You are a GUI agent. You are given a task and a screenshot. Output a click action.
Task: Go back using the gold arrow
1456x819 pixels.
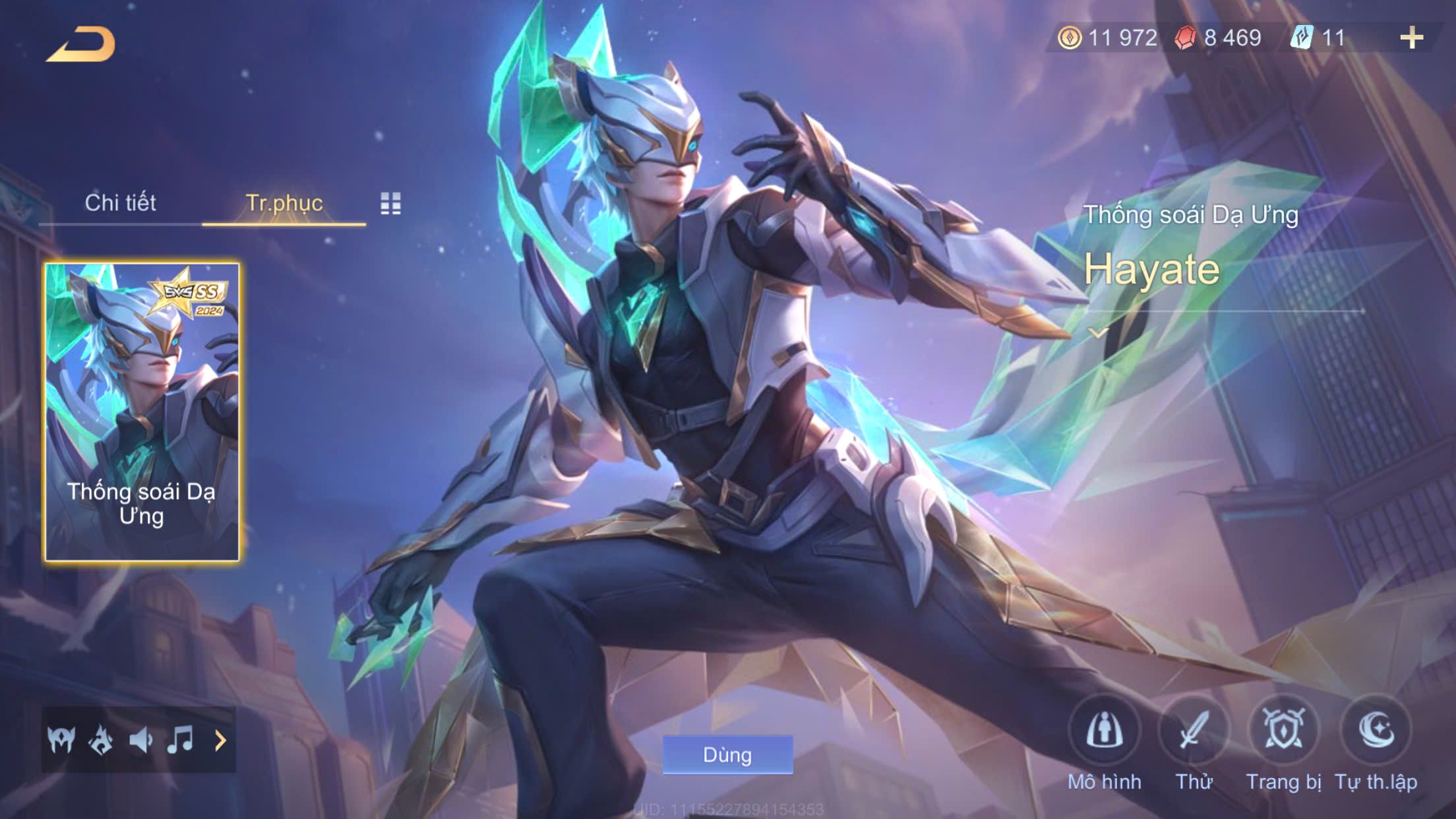80,45
